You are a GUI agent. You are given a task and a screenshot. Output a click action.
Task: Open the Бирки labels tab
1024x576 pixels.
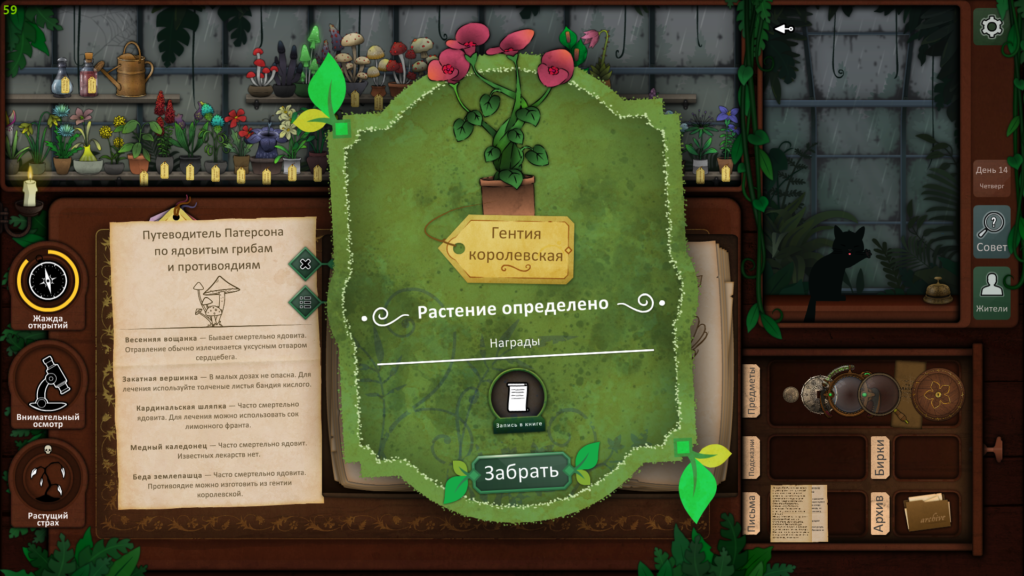(879, 457)
